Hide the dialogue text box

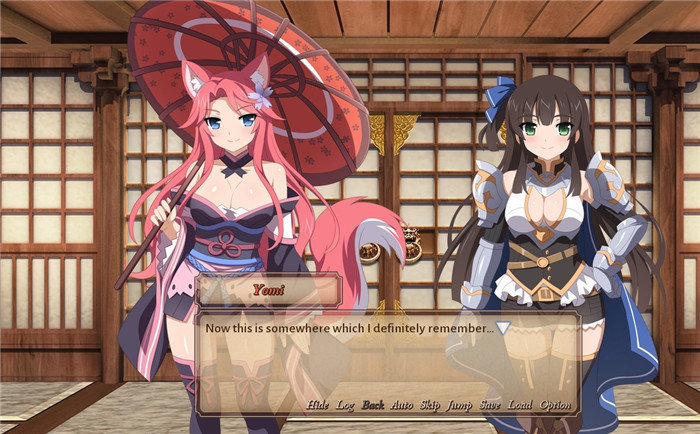[x=317, y=405]
